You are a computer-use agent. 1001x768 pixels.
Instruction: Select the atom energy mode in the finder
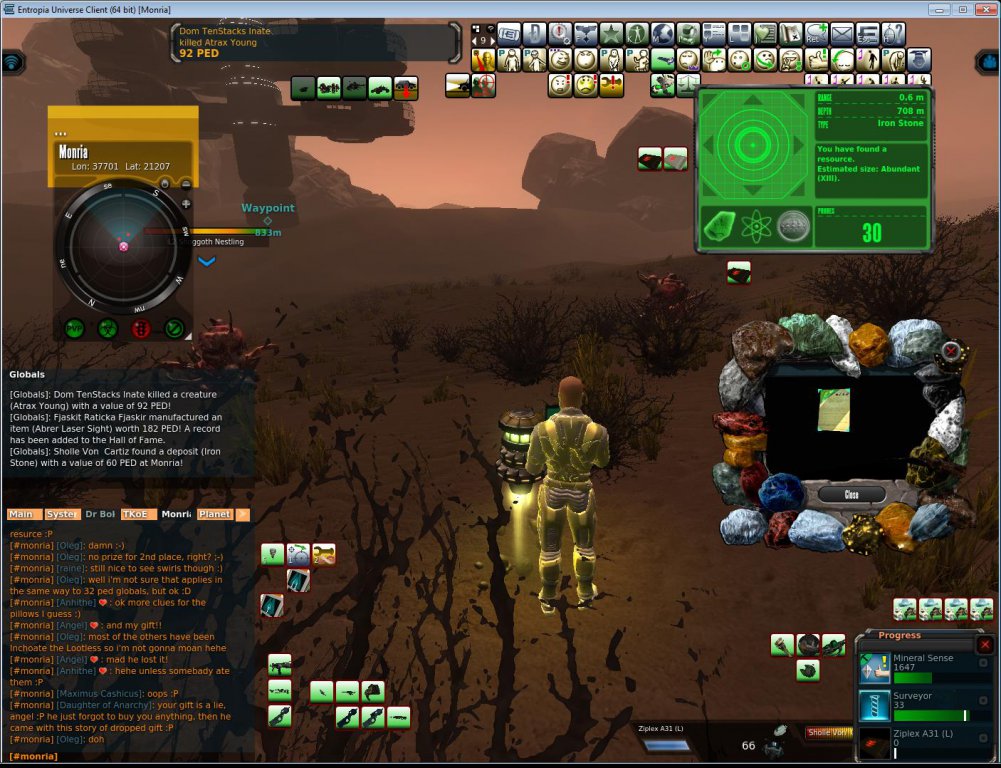pos(757,226)
